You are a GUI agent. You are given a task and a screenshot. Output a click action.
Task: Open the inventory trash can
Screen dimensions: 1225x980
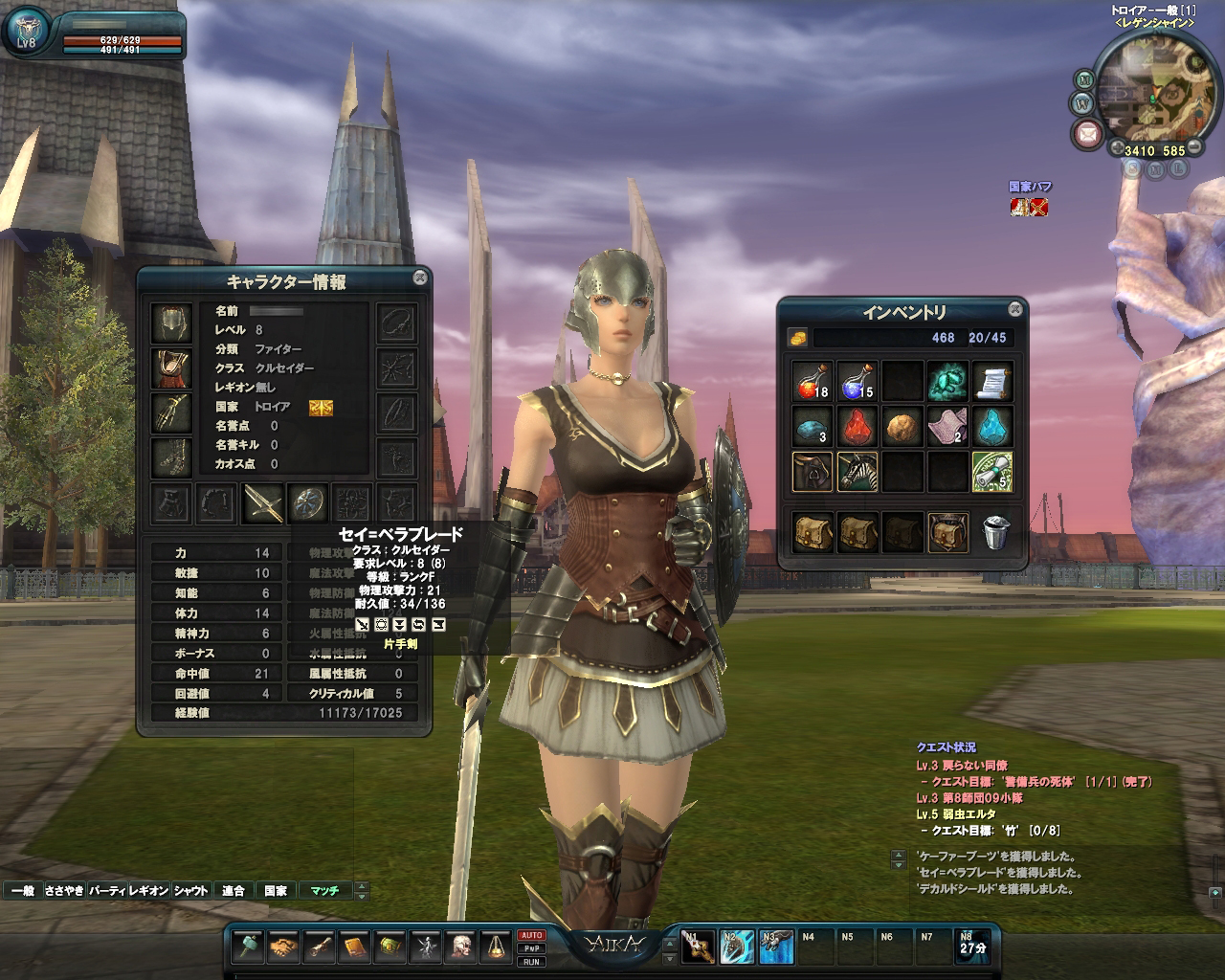tap(996, 533)
